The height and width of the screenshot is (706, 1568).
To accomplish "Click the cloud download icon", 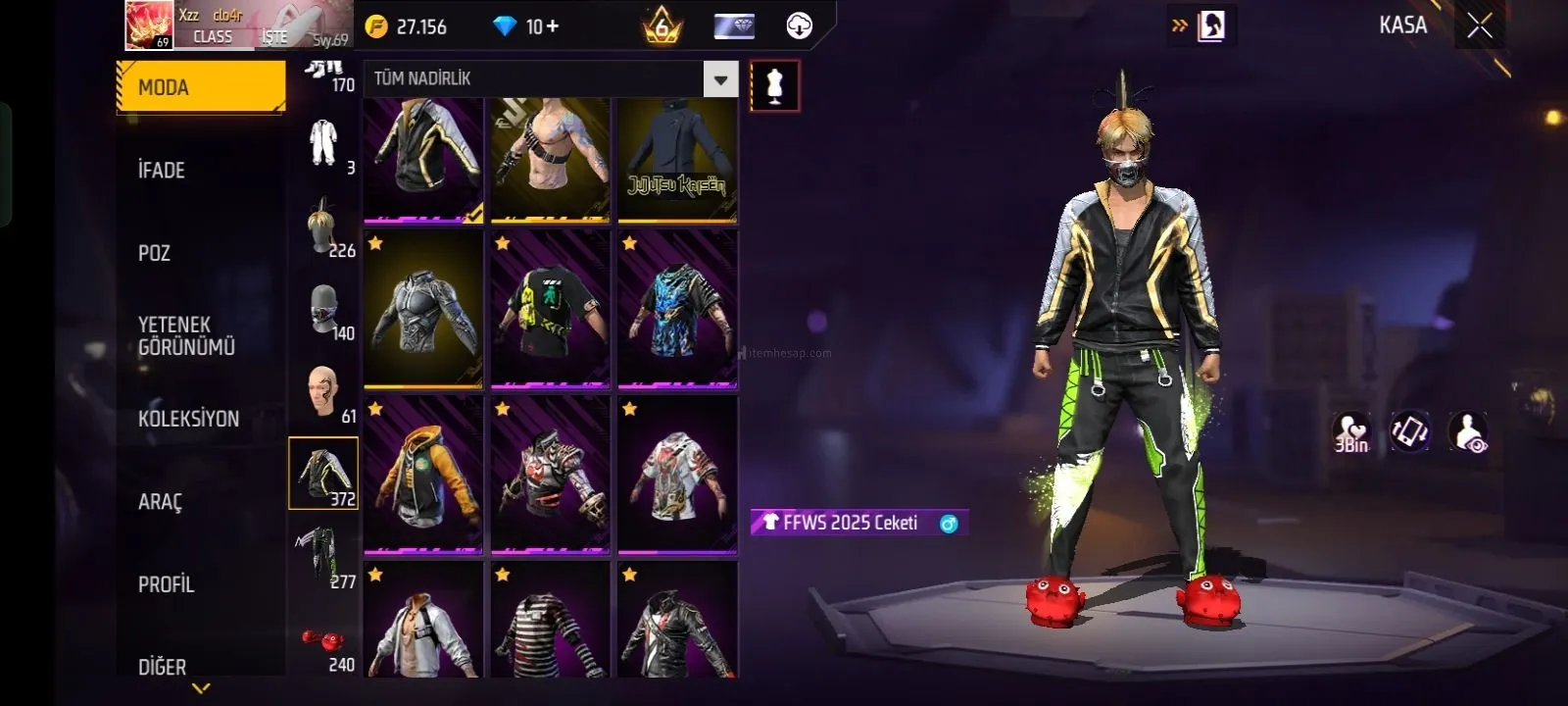I will coord(800,26).
